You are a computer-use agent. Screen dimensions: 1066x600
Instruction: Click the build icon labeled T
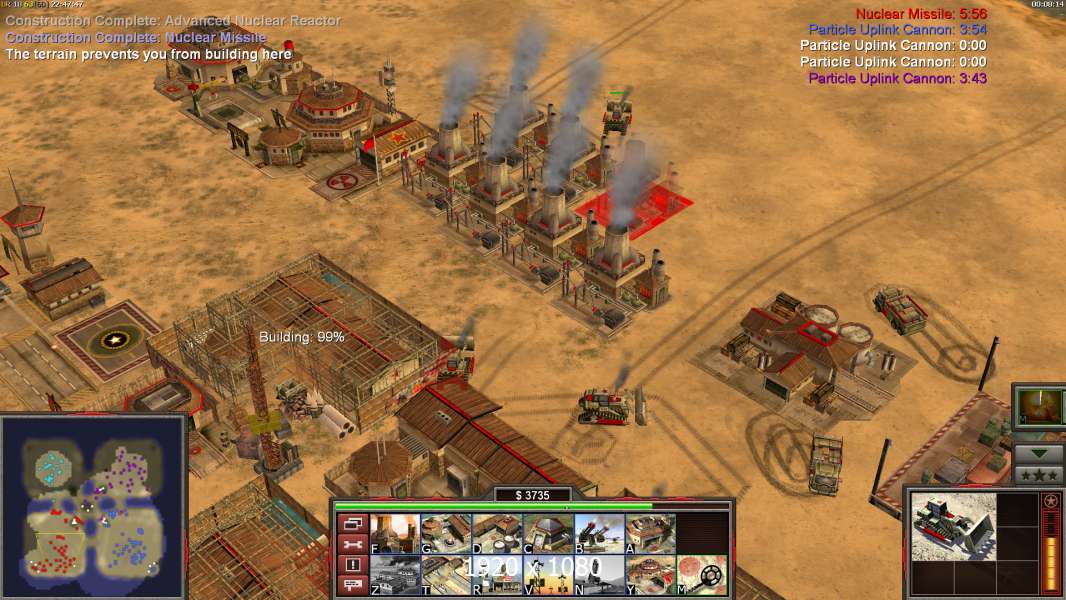pos(446,575)
